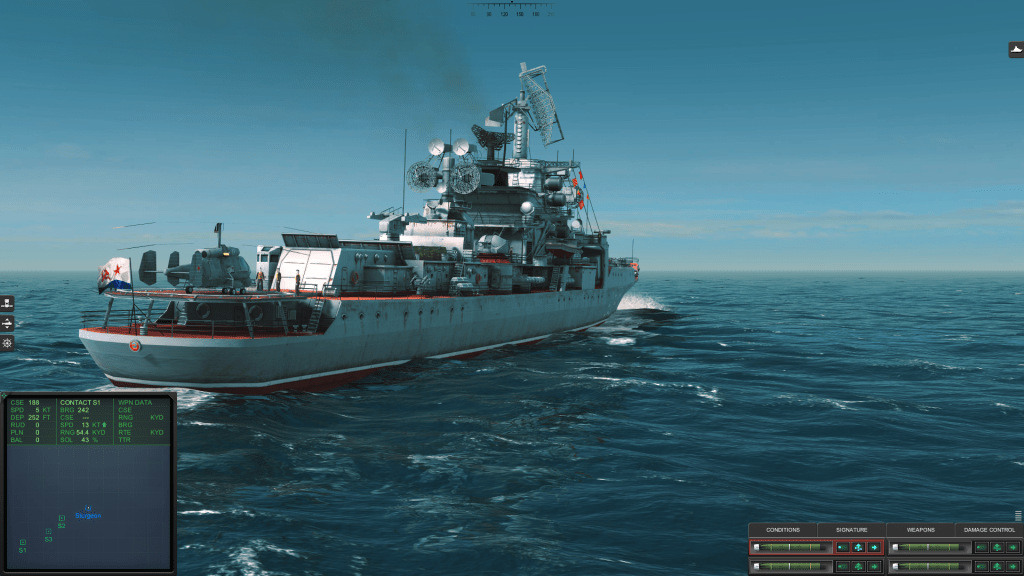The height and width of the screenshot is (576, 1024).
Task: Switch to the Signature tab
Action: pyautogui.click(x=852, y=530)
